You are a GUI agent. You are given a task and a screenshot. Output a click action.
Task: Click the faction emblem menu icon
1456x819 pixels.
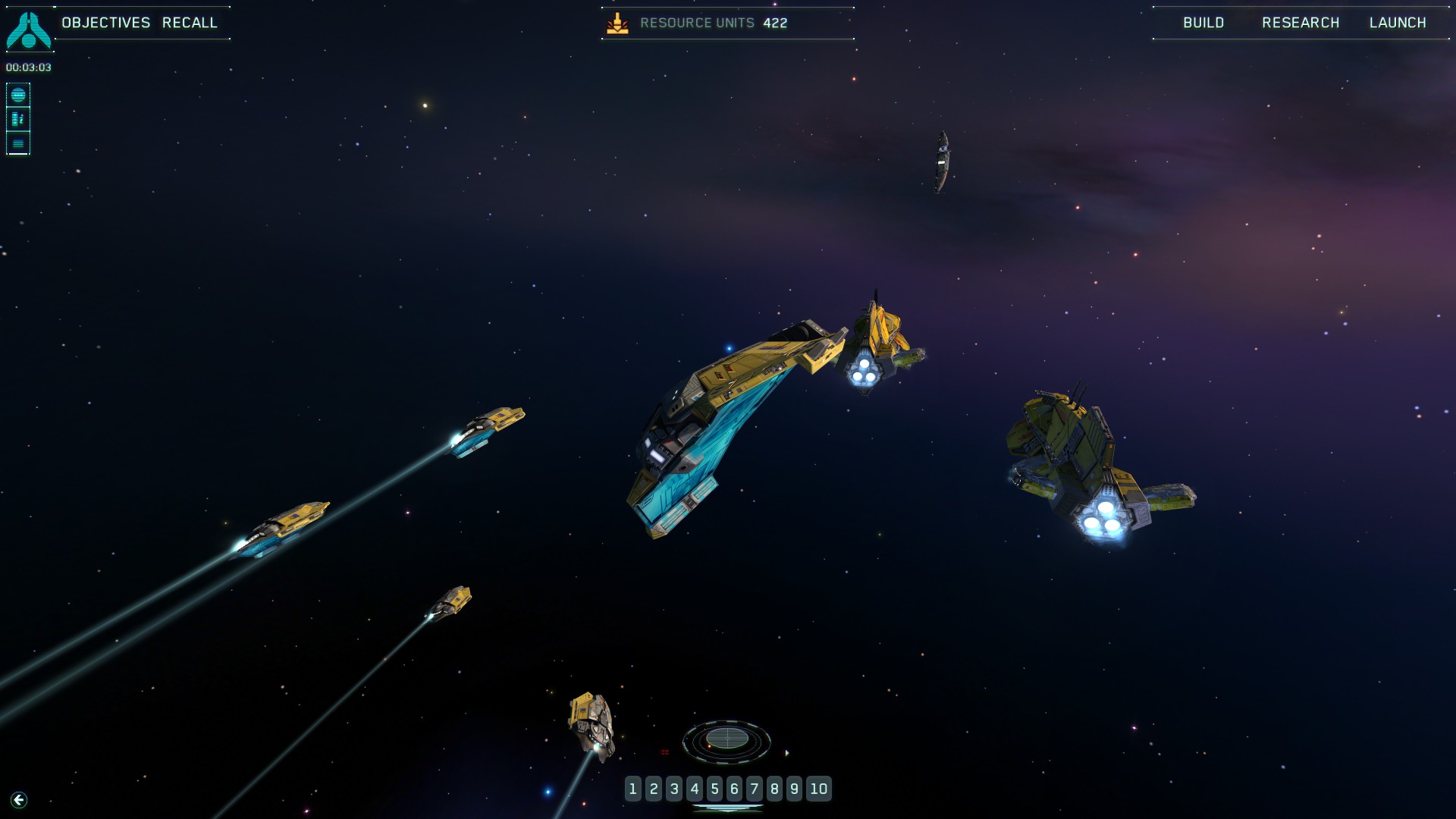click(x=28, y=30)
